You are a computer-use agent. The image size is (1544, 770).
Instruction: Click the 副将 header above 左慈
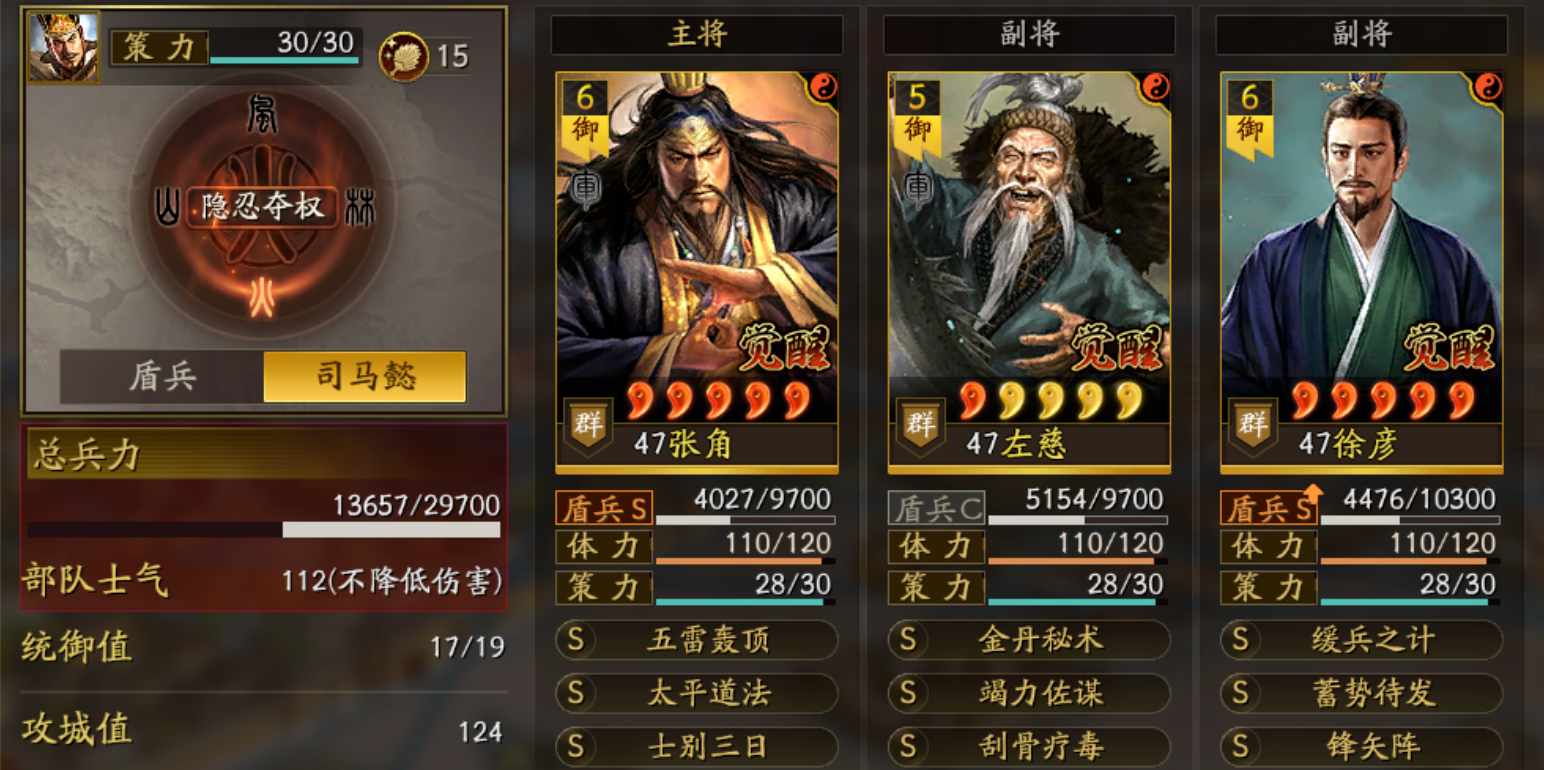point(1028,34)
